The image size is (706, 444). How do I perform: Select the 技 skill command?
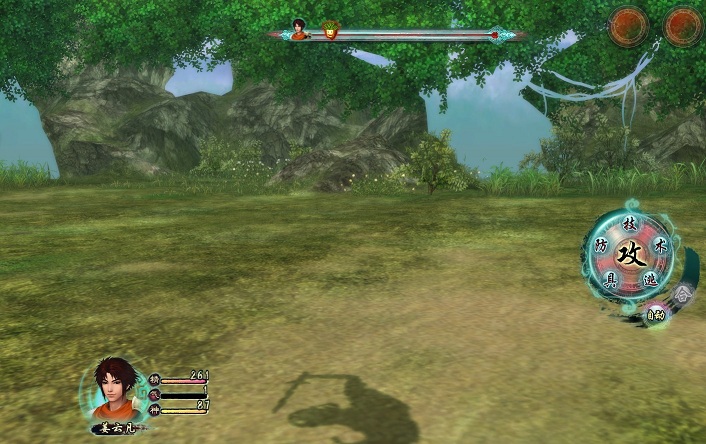[x=629, y=222]
